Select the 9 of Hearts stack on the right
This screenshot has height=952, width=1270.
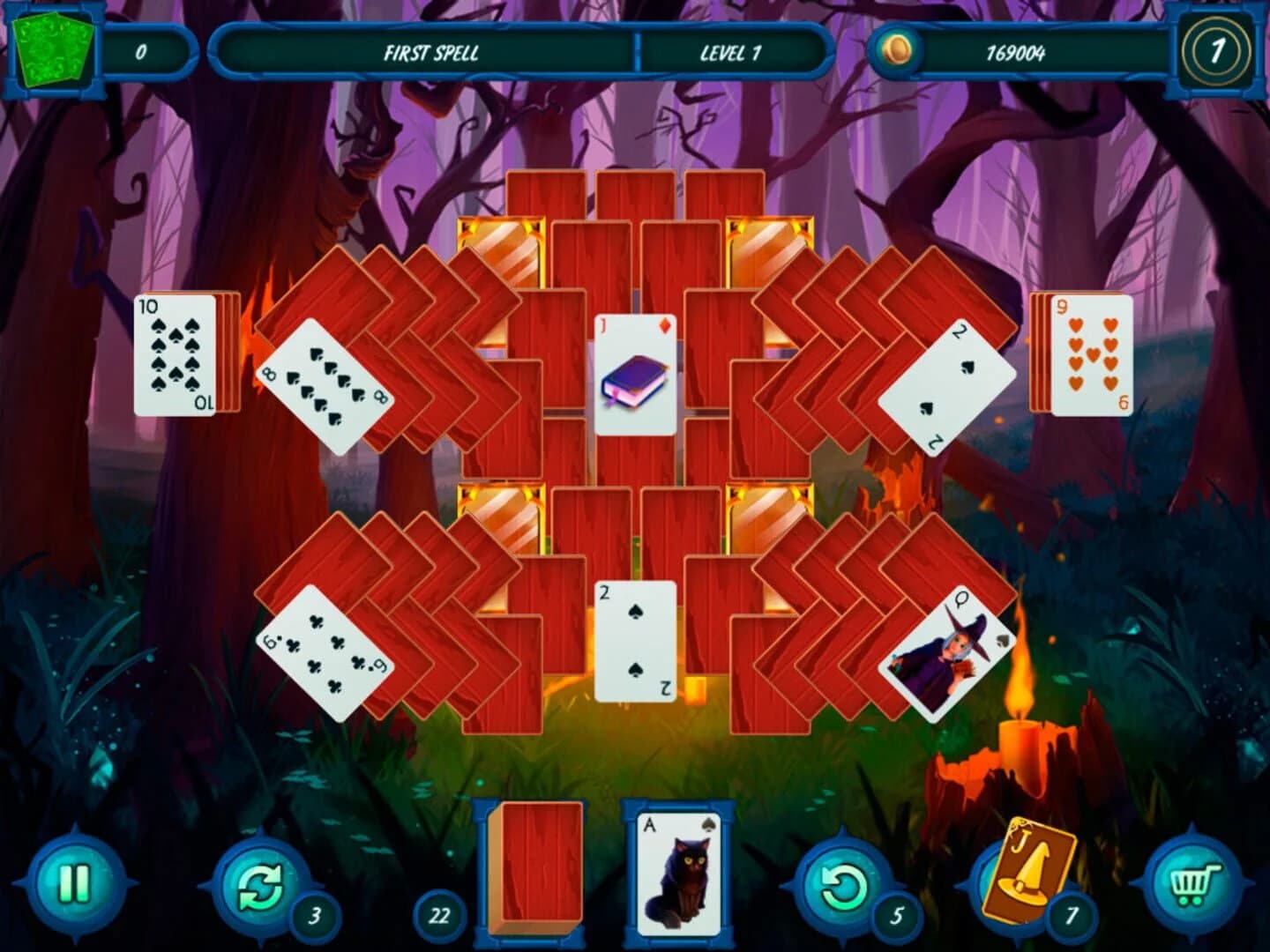[x=1092, y=353]
